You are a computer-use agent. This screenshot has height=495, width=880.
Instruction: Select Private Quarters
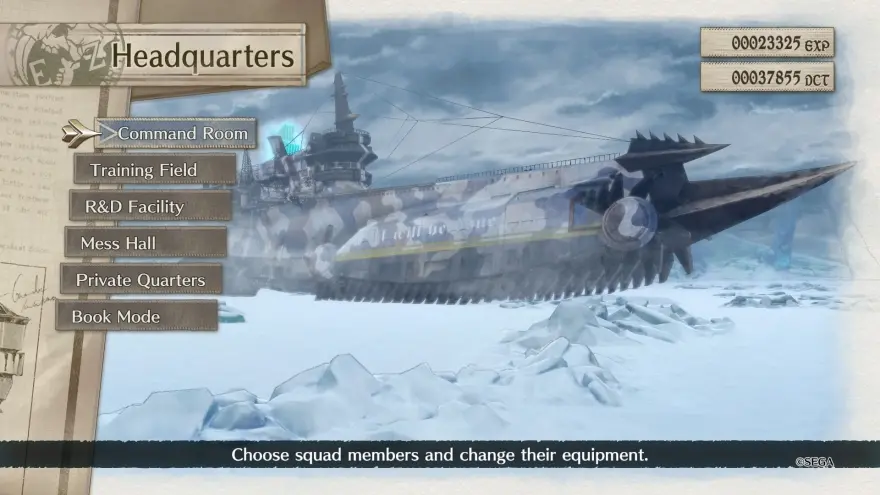coord(141,280)
